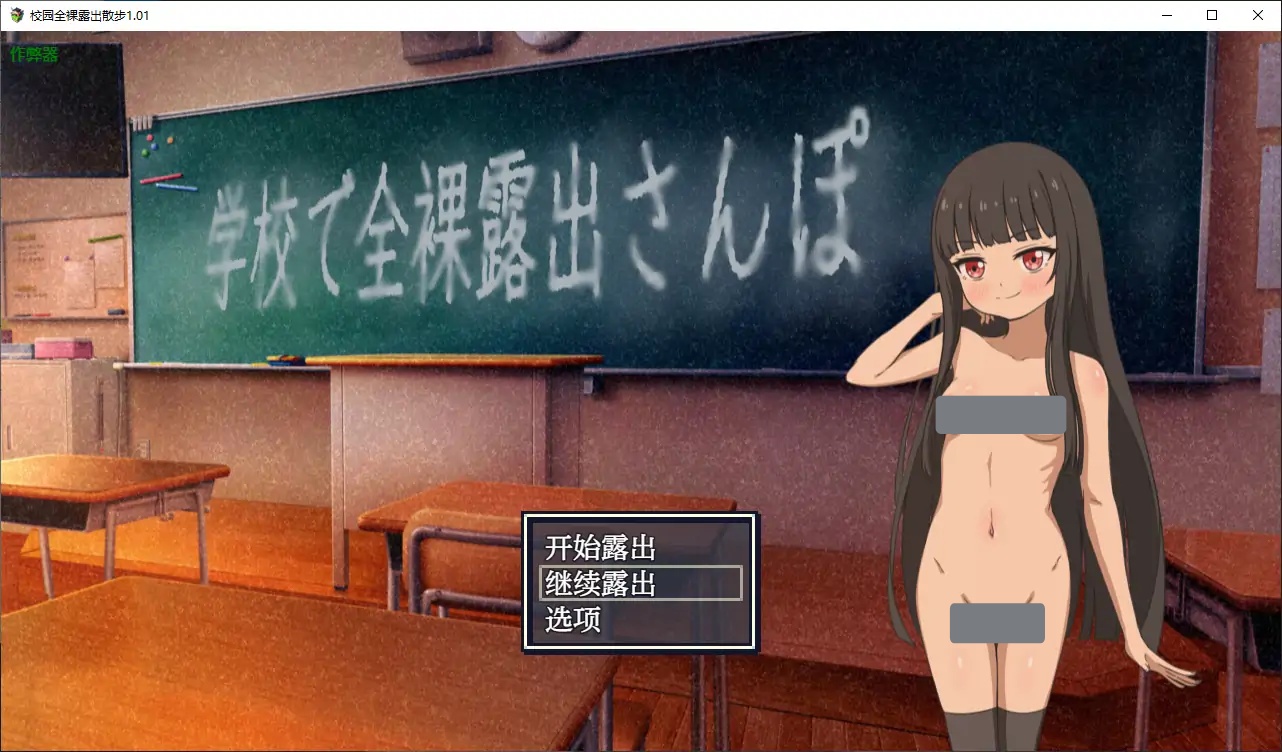Click the window title 校园全裸露出散步1.01
The height and width of the screenshot is (752, 1282).
[90, 15]
